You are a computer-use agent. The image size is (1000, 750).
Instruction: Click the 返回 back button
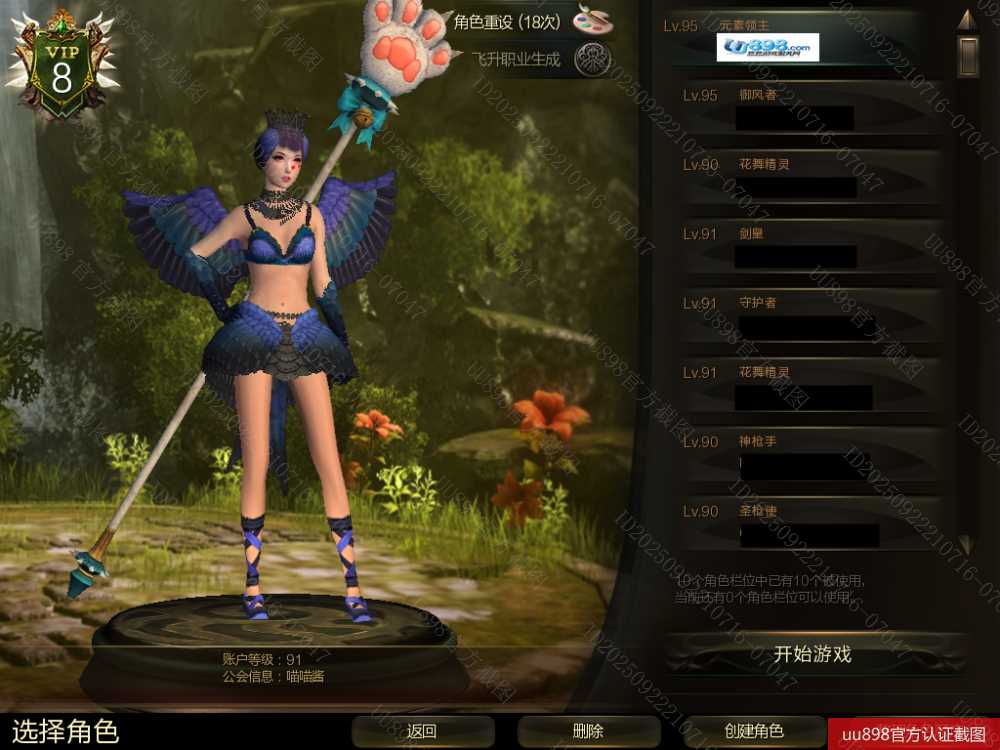(422, 731)
